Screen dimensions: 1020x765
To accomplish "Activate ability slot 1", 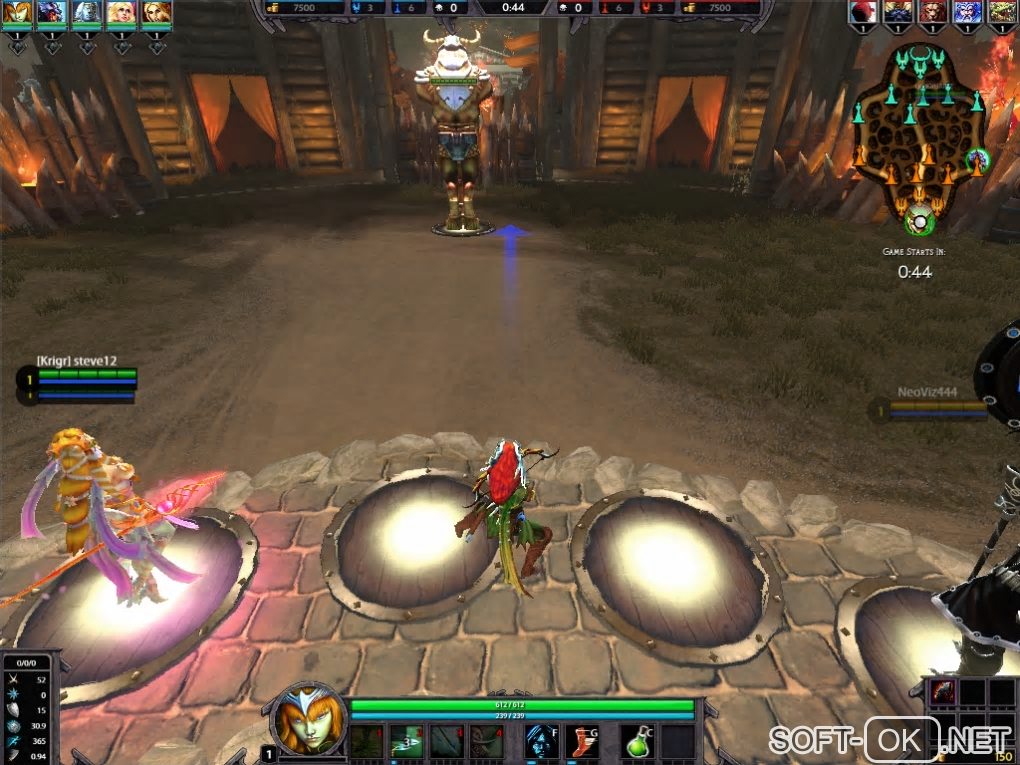I will coord(367,741).
